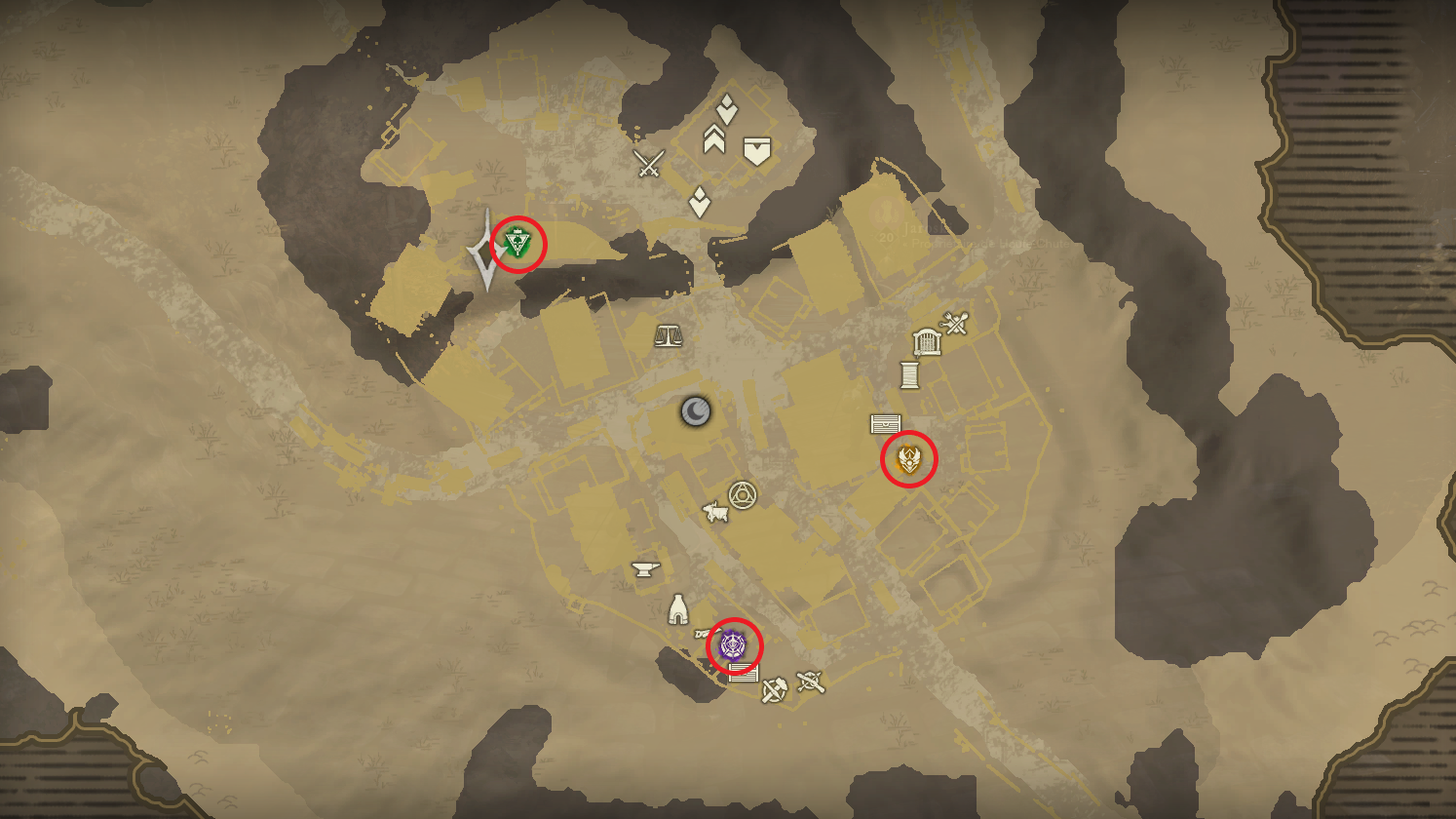Select the circled triangle emblem icon
The width and height of the screenshot is (1456, 819).
(742, 494)
